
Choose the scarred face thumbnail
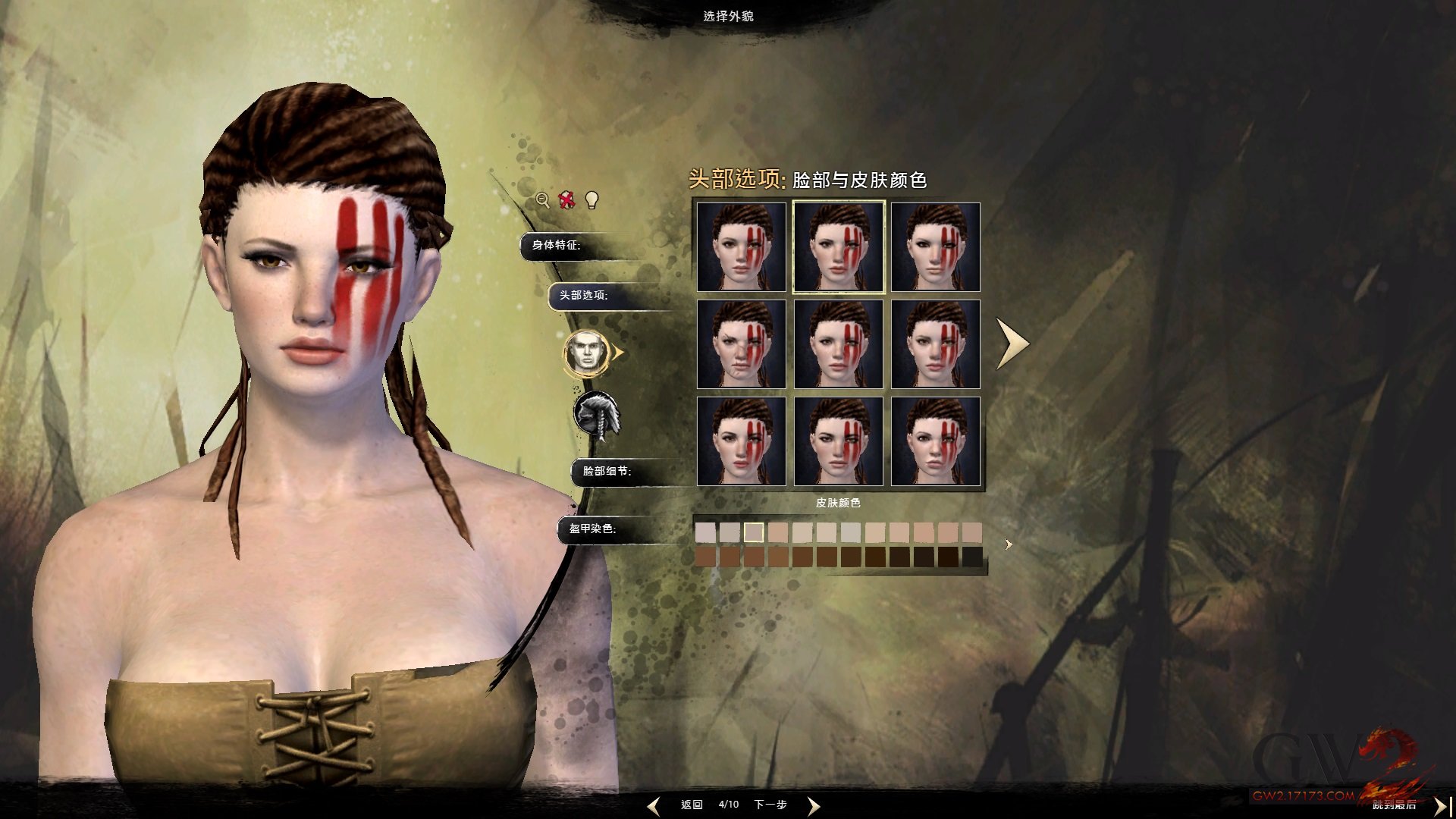pyautogui.click(x=742, y=344)
